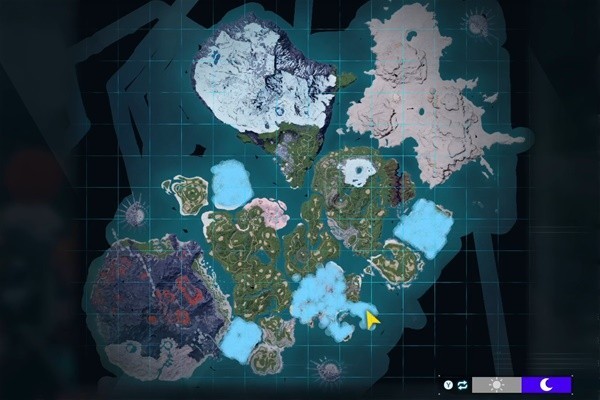Select the night moon map view
The image size is (600, 400).
click(x=546, y=385)
